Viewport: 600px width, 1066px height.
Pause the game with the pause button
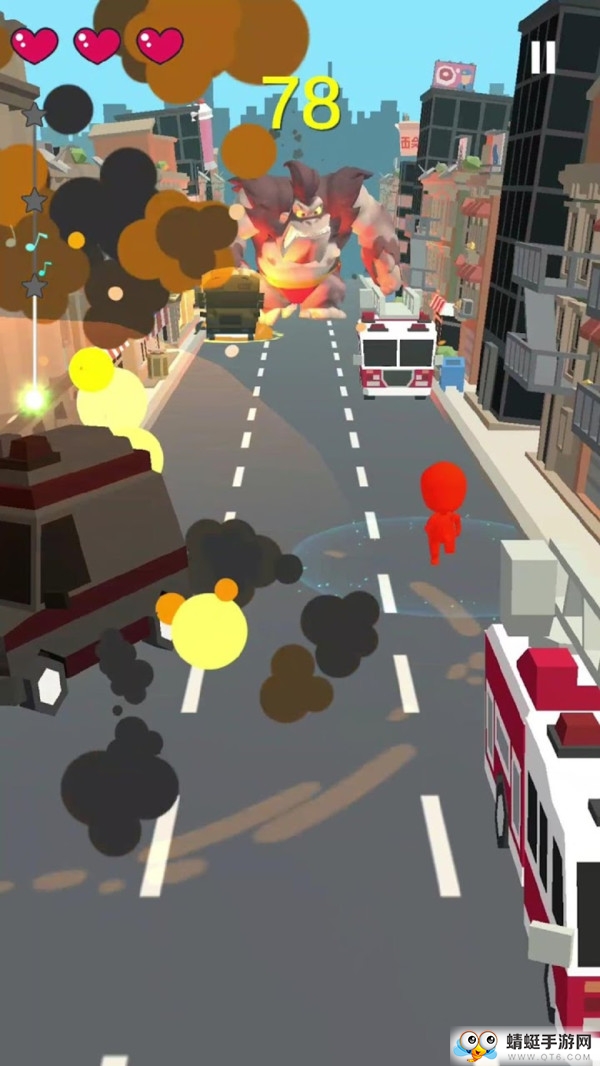point(542,57)
